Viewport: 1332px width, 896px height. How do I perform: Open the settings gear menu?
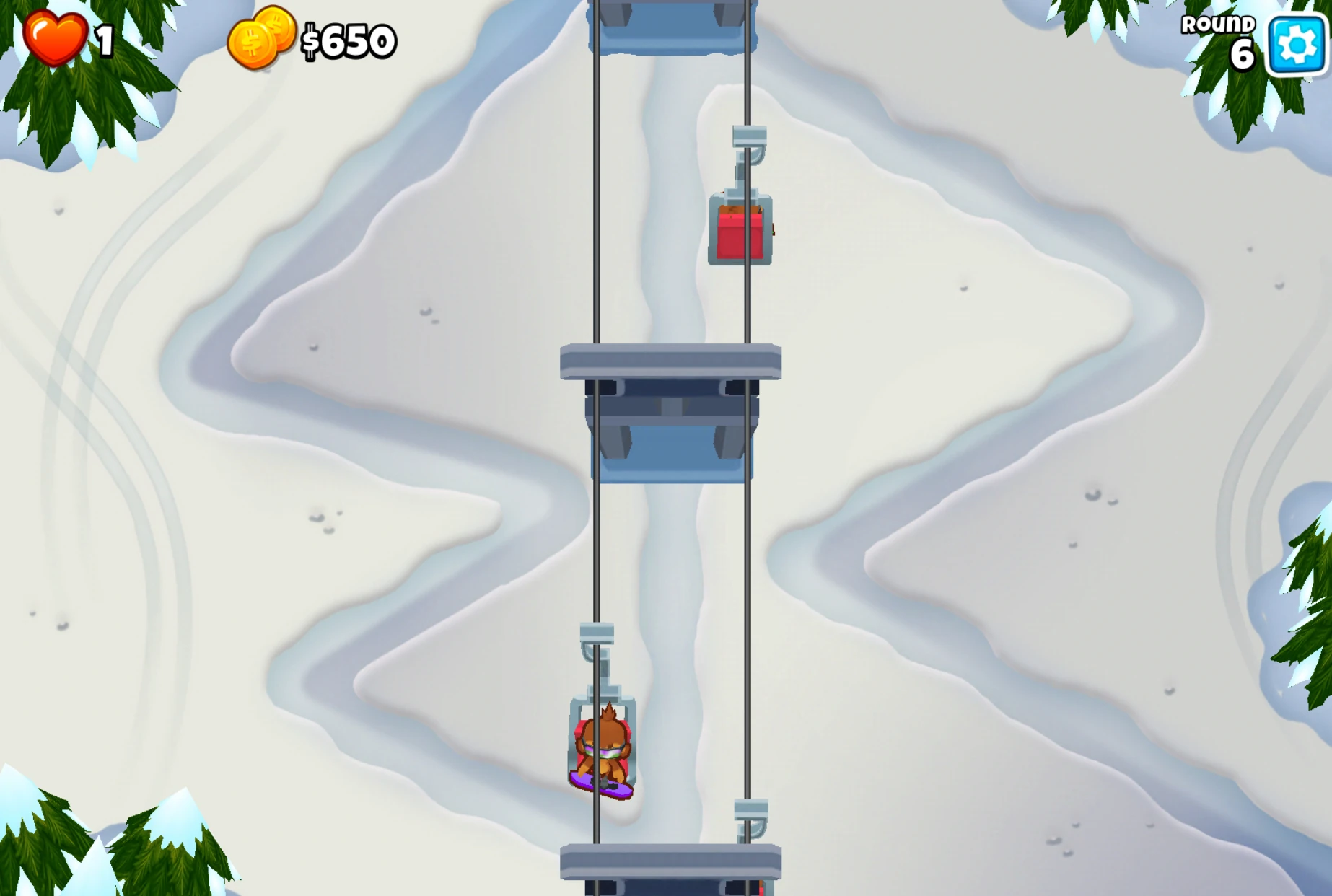coord(1294,42)
